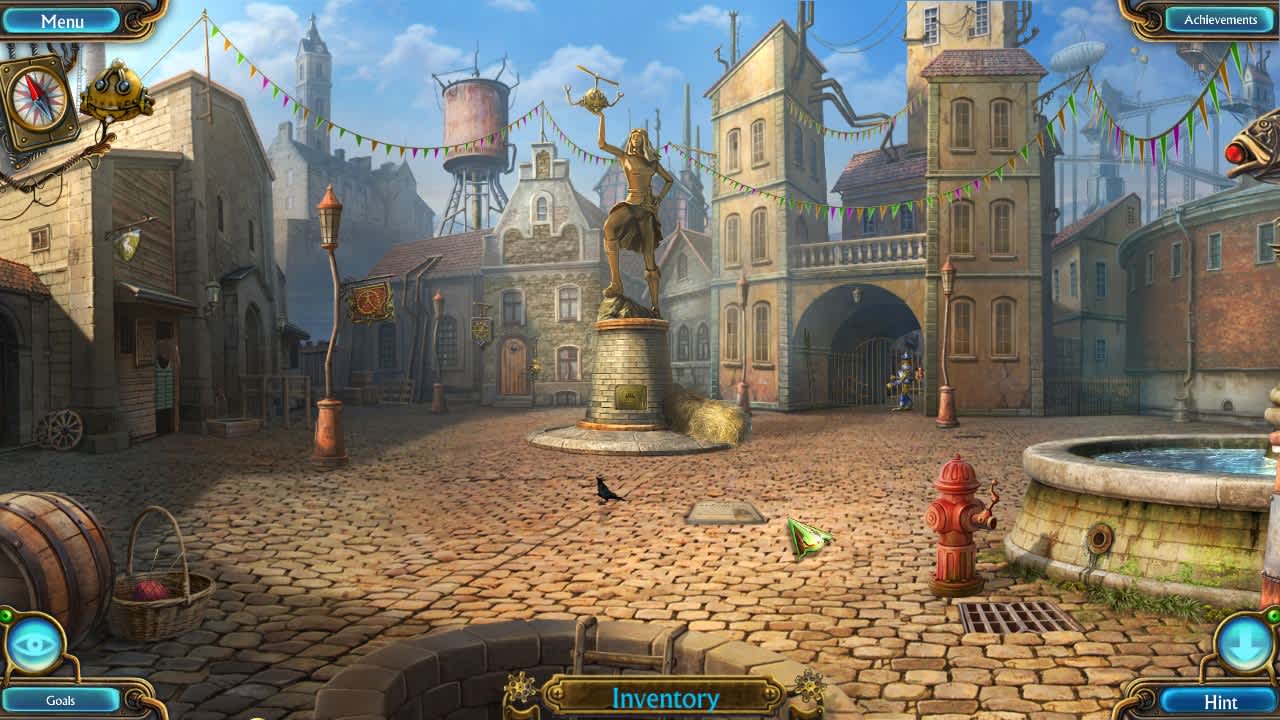Click the green gem on the eyepiece gadget

pyautogui.click(x=6, y=614)
